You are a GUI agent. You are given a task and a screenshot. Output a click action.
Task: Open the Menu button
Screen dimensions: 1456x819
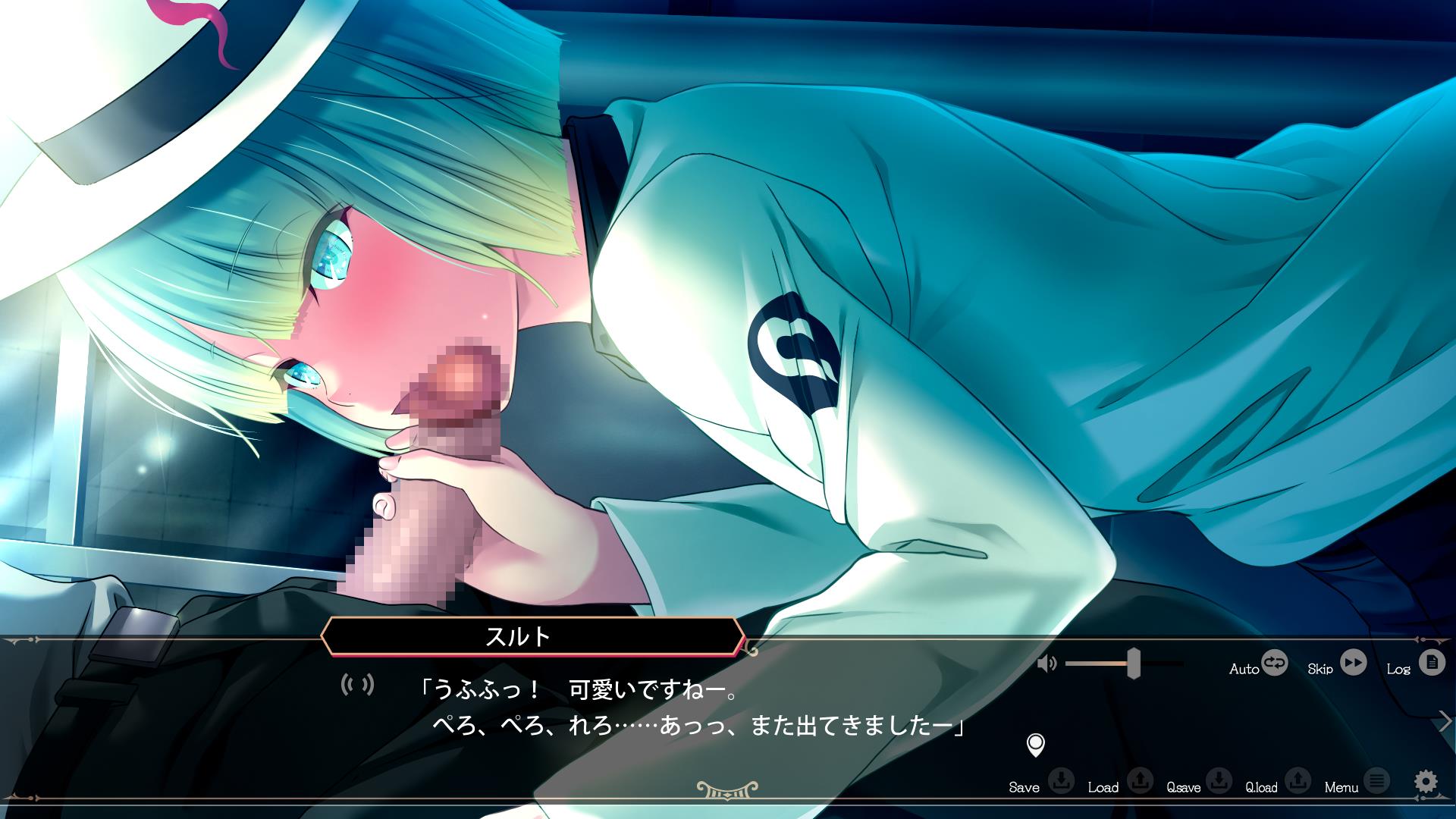(1376, 780)
